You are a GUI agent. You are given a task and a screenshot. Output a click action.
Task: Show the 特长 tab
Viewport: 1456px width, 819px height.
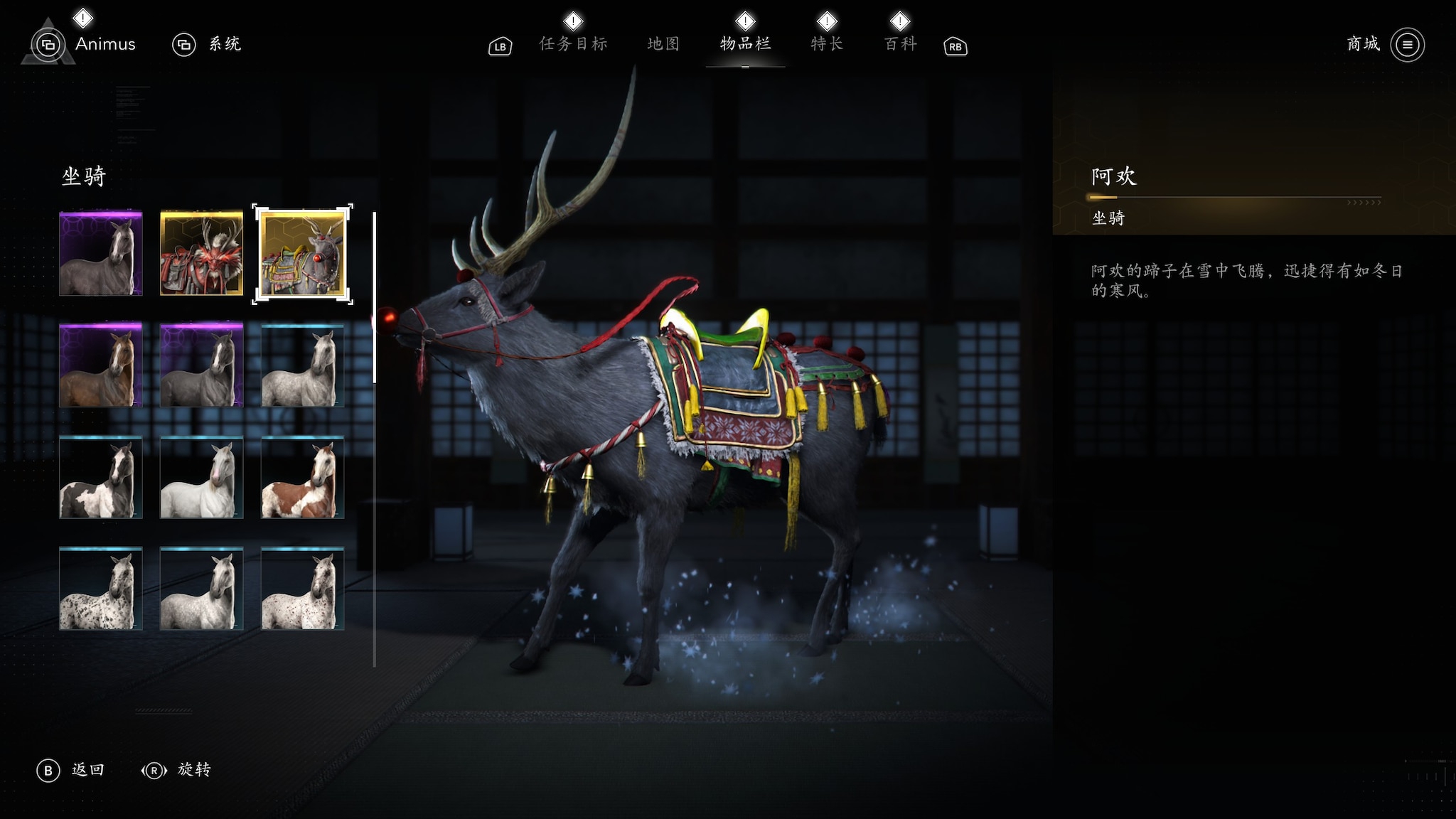pyautogui.click(x=827, y=44)
